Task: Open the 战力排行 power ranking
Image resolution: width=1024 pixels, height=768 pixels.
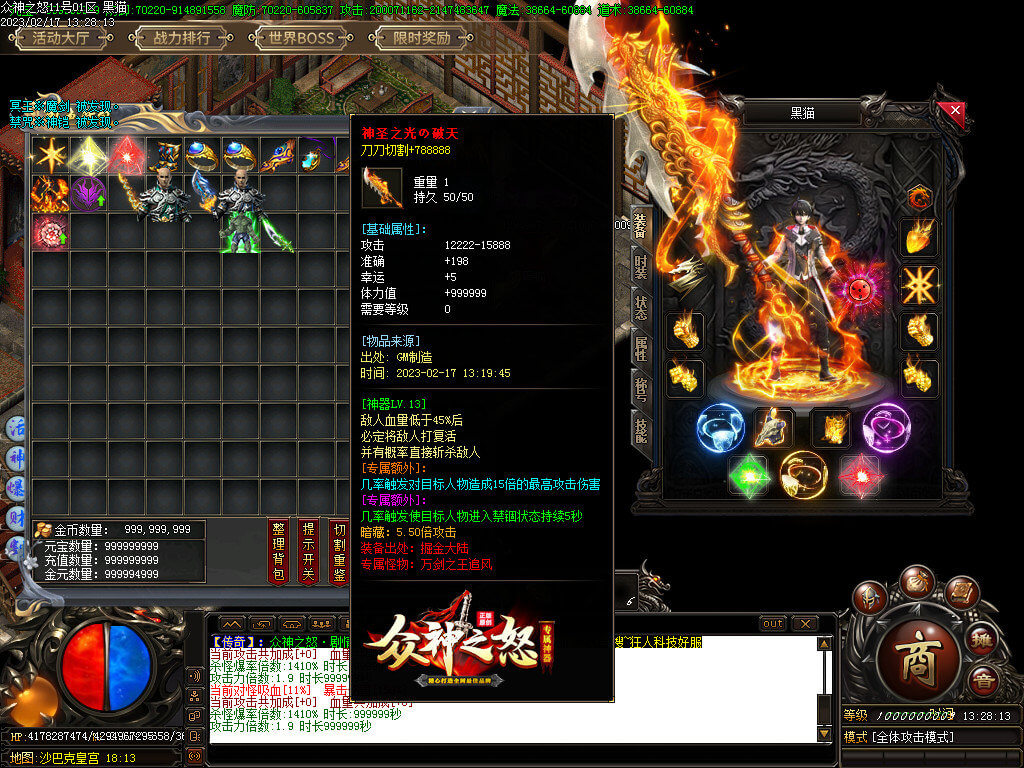Action: [x=182, y=39]
